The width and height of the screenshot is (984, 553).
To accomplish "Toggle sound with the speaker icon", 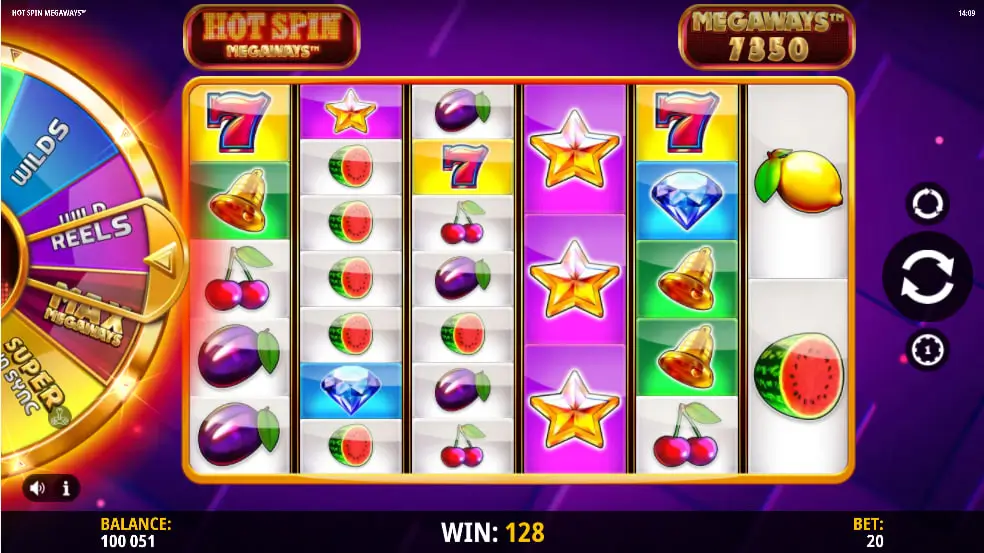I will point(38,489).
